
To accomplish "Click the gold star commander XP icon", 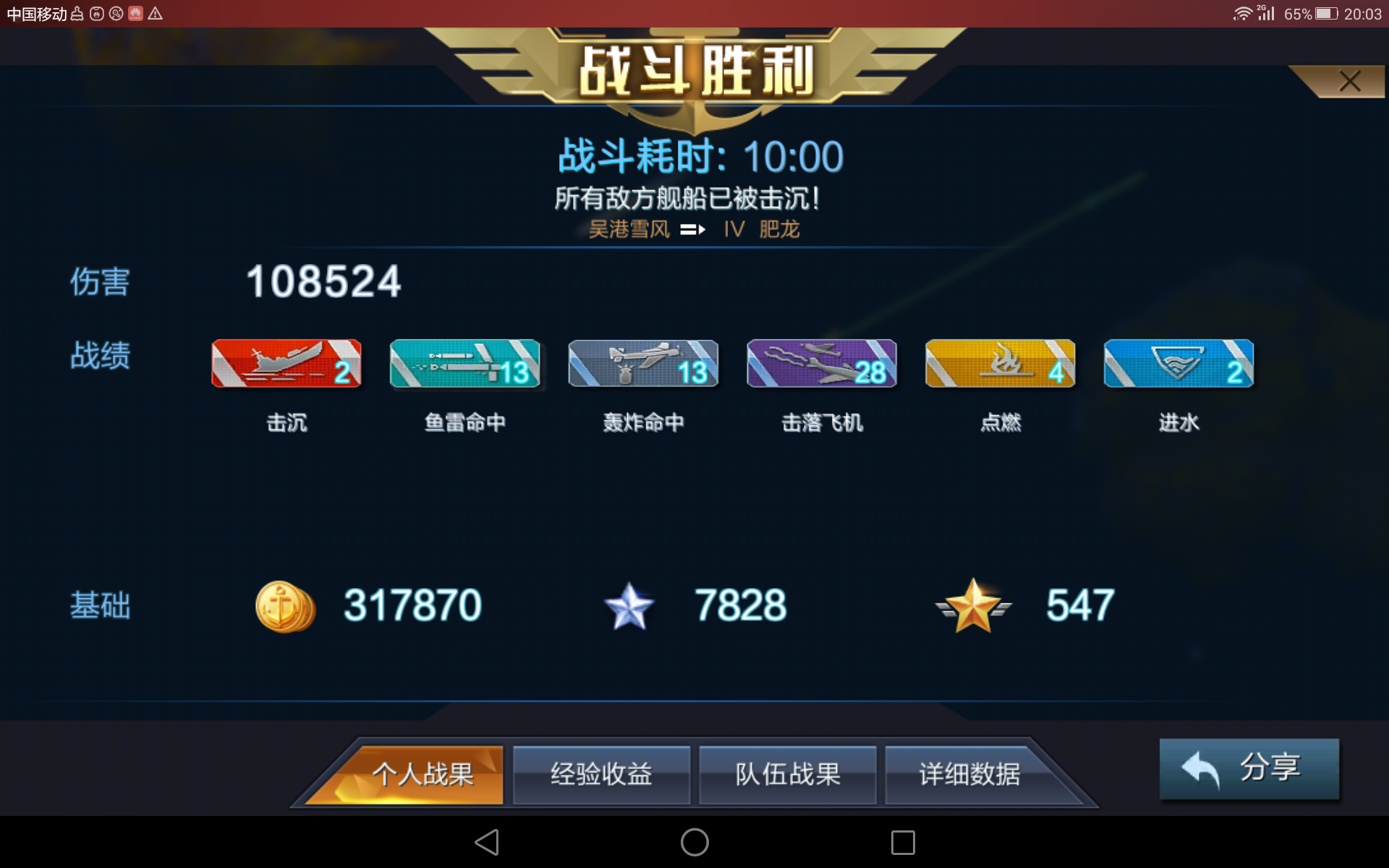I will [x=973, y=606].
